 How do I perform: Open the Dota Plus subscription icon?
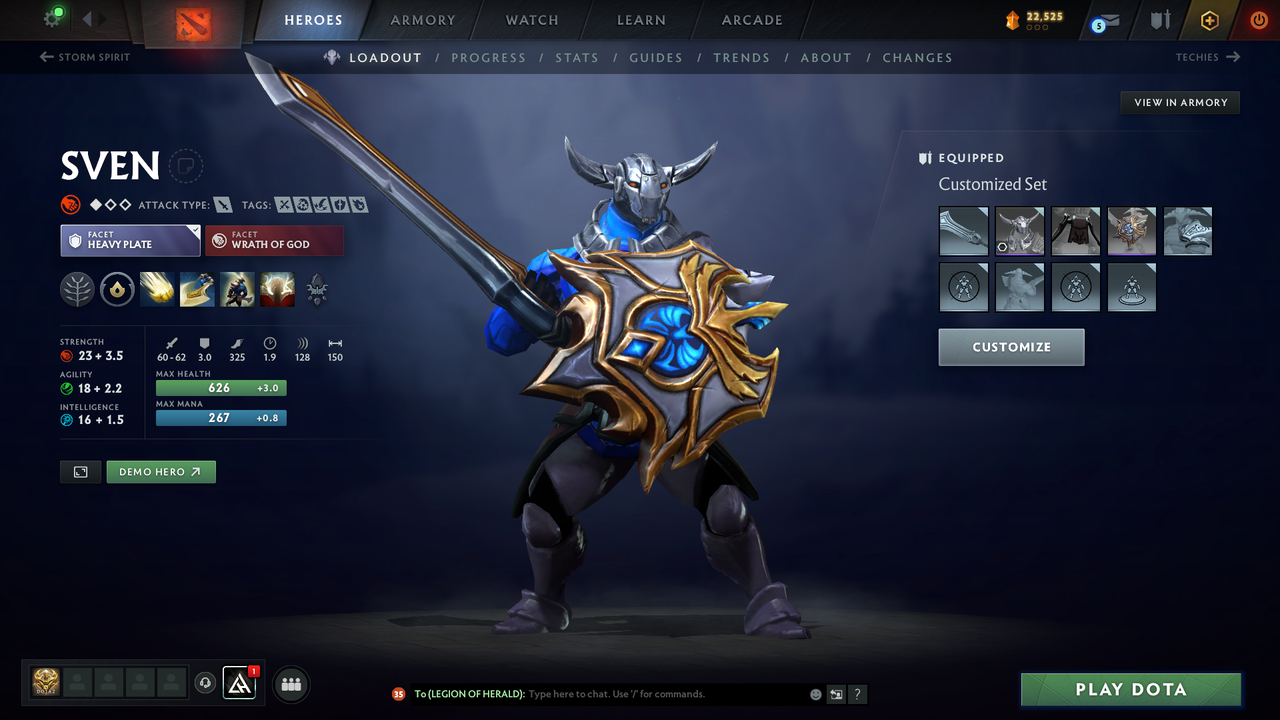[1209, 21]
